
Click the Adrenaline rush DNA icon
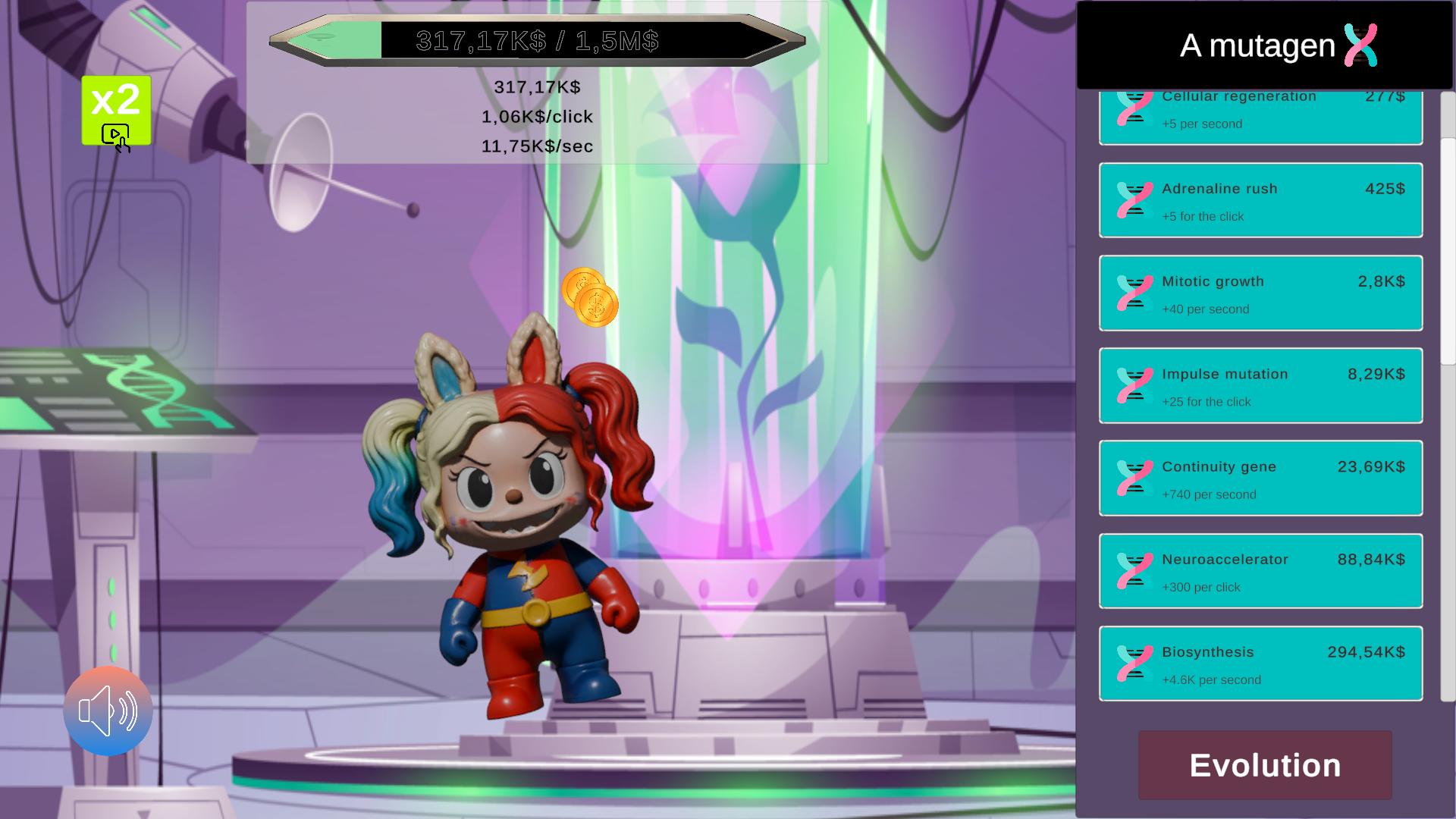1134,199
